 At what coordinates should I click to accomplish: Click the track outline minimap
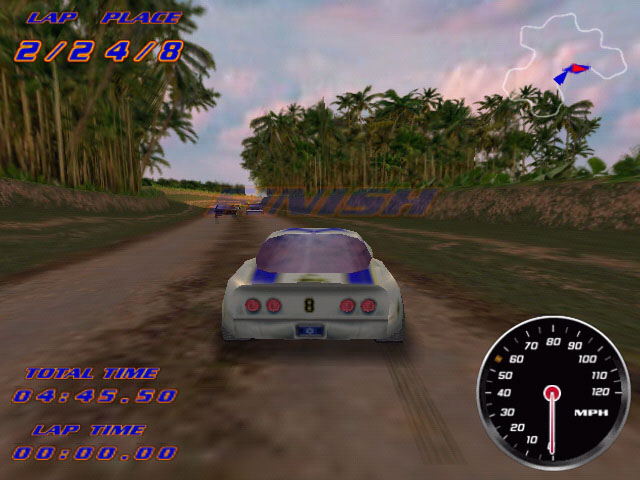[558, 62]
